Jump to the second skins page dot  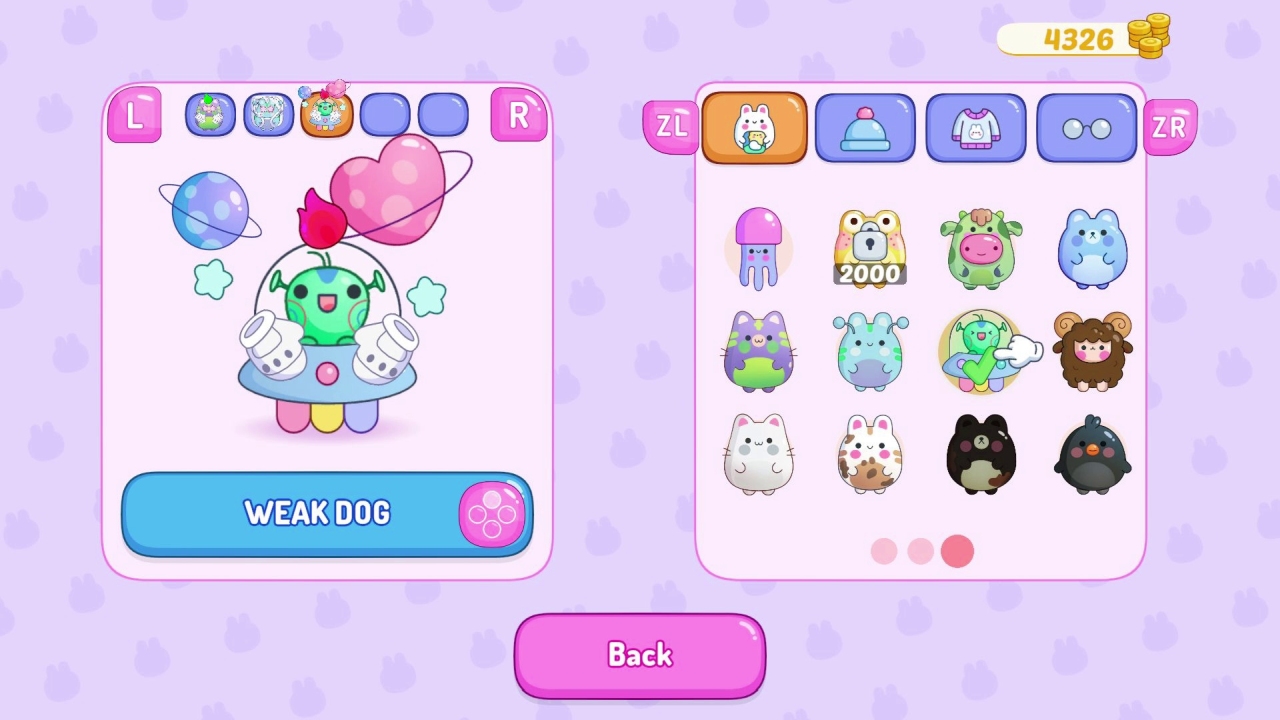920,551
